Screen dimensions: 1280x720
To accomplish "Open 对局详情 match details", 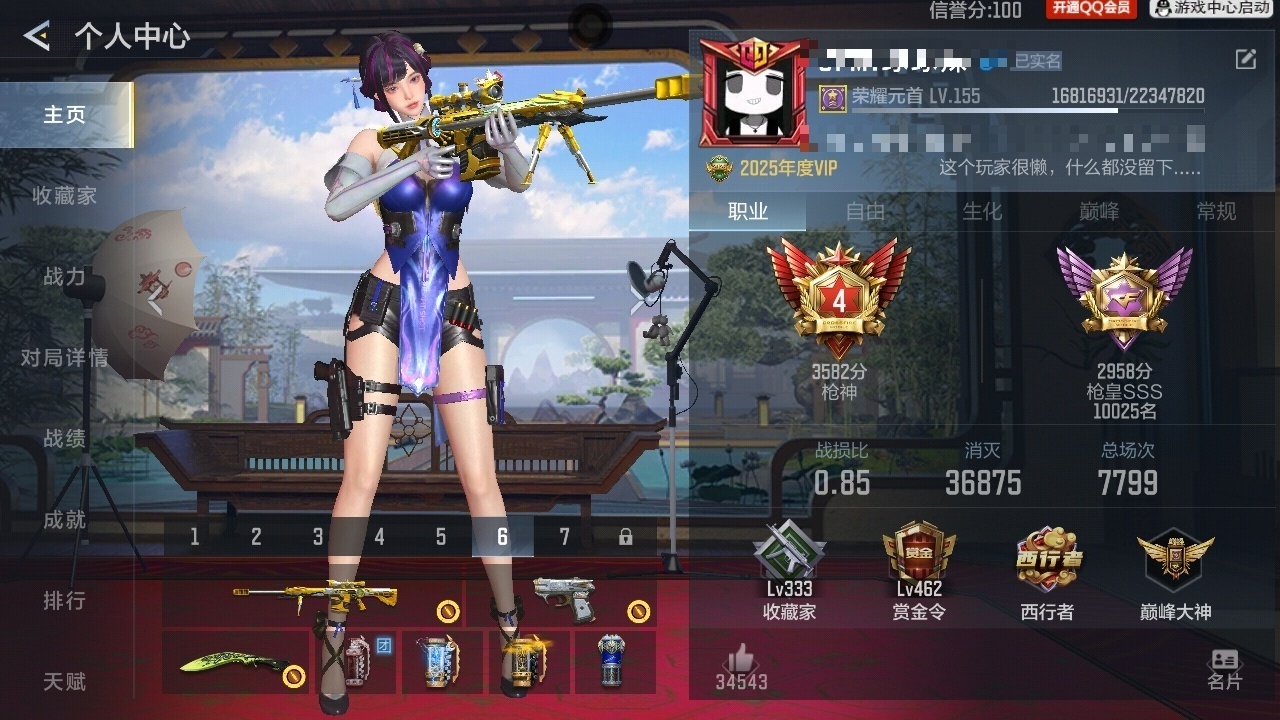I will click(x=64, y=358).
